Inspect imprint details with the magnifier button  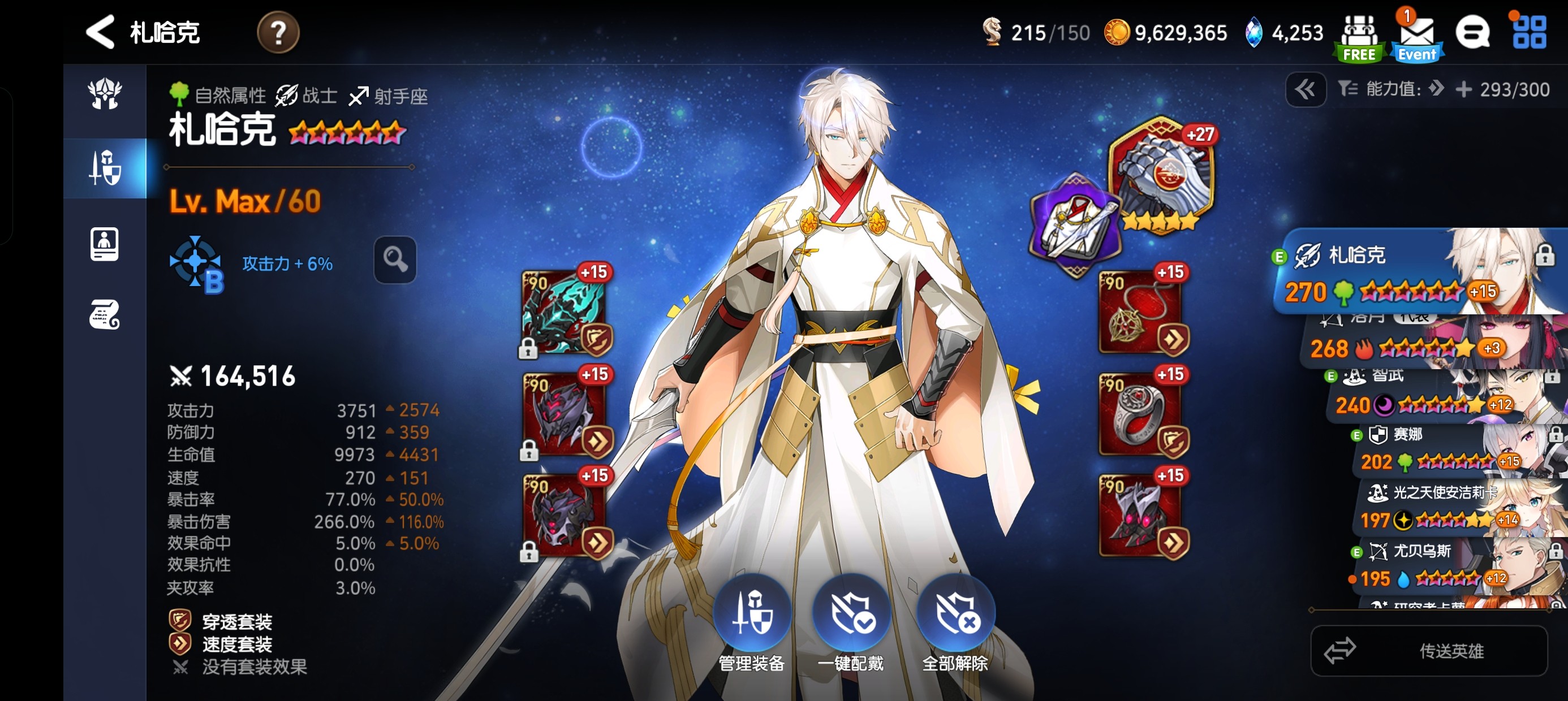click(395, 260)
